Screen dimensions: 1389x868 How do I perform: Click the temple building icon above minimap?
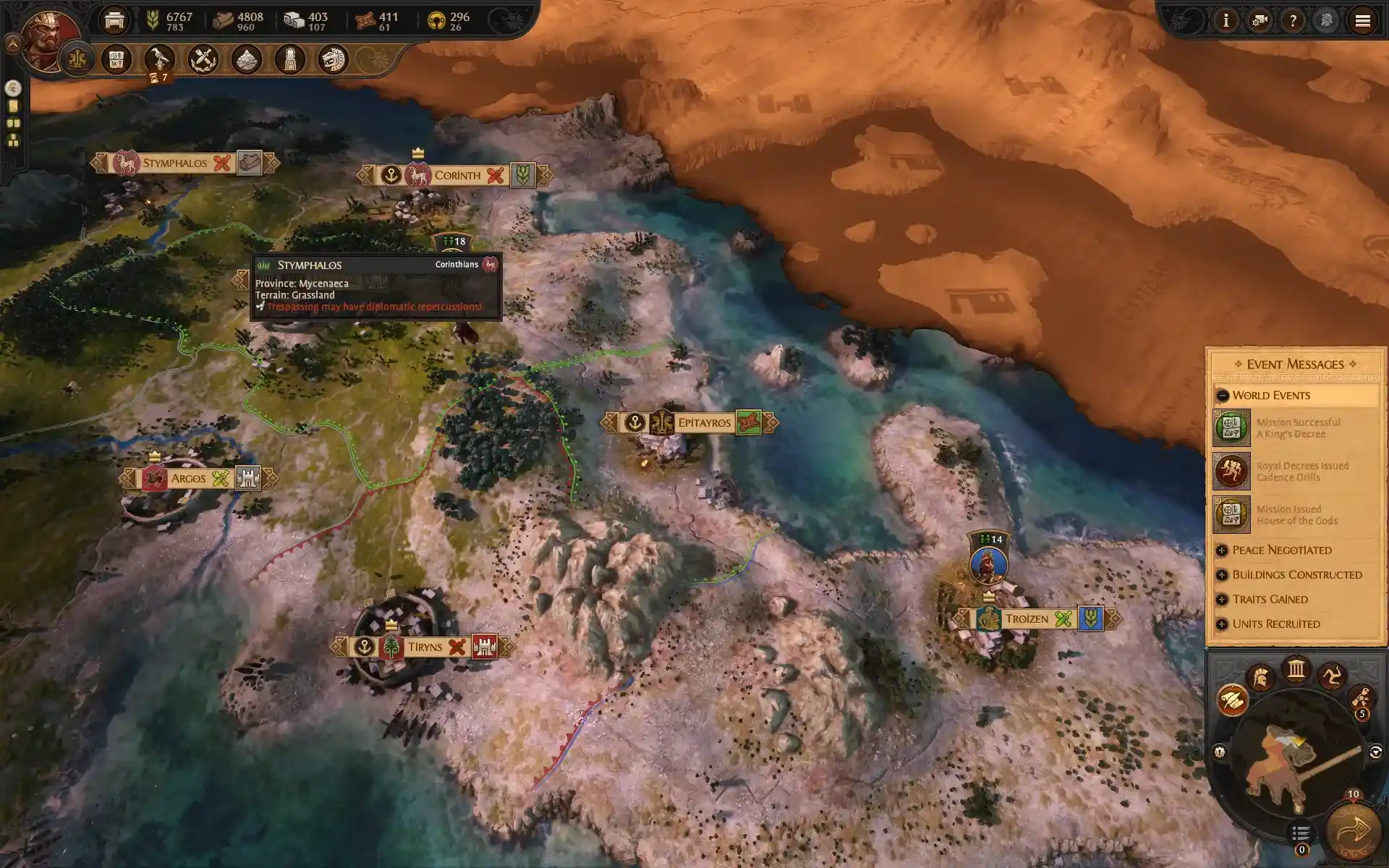1295,671
